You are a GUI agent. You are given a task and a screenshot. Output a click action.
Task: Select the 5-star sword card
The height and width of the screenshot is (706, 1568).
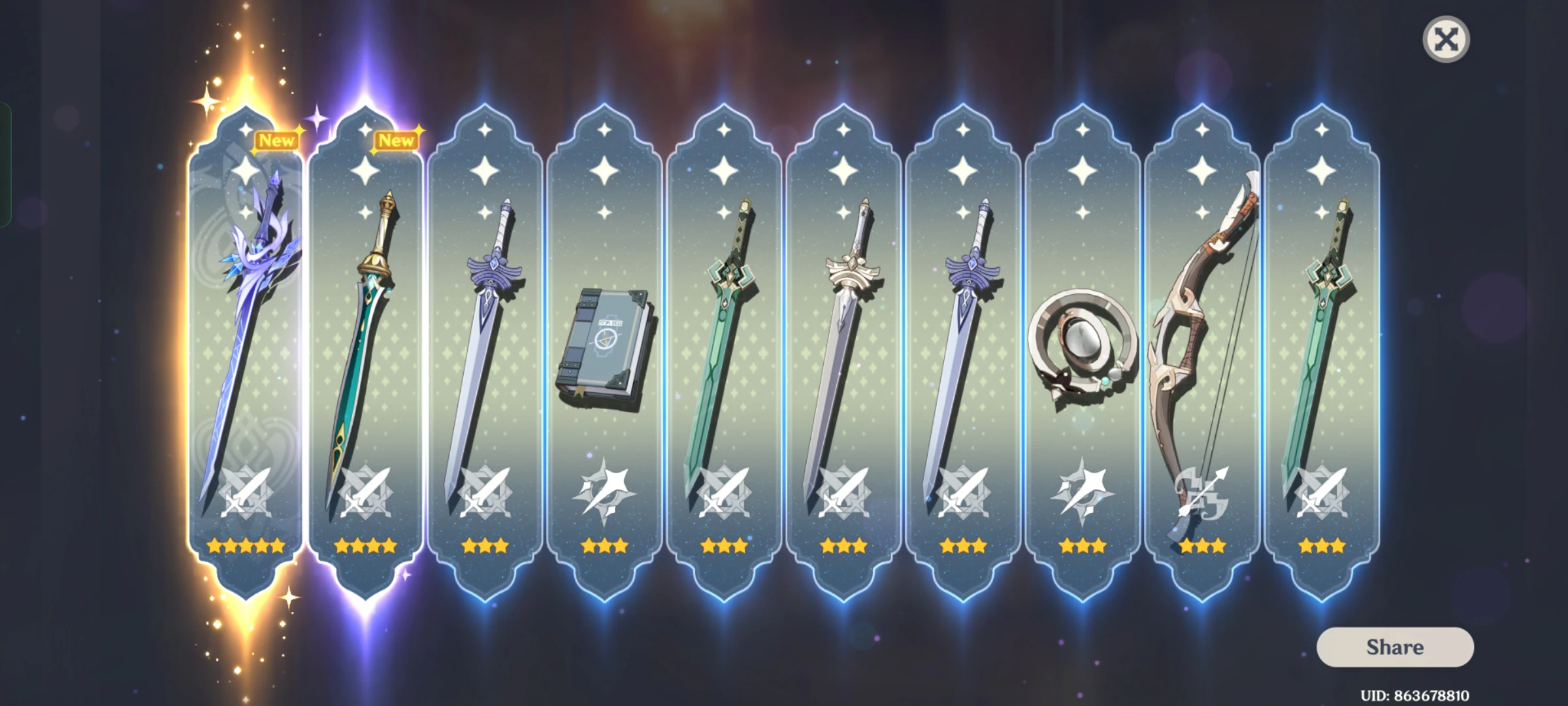point(245,327)
